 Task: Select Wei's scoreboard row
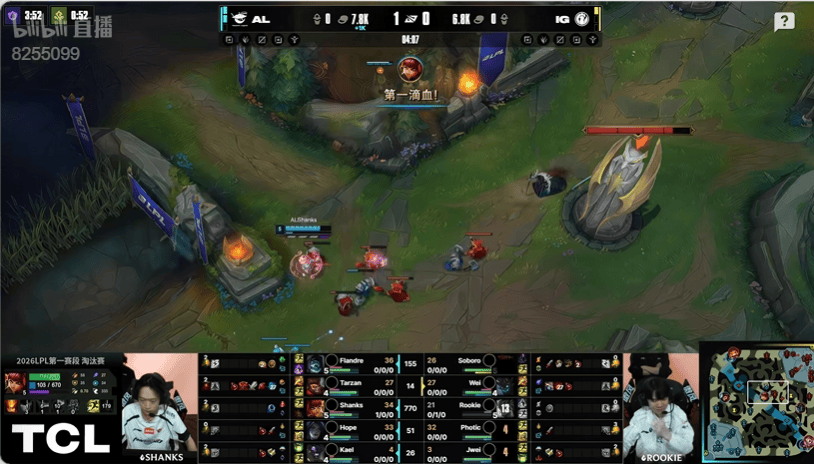point(462,384)
